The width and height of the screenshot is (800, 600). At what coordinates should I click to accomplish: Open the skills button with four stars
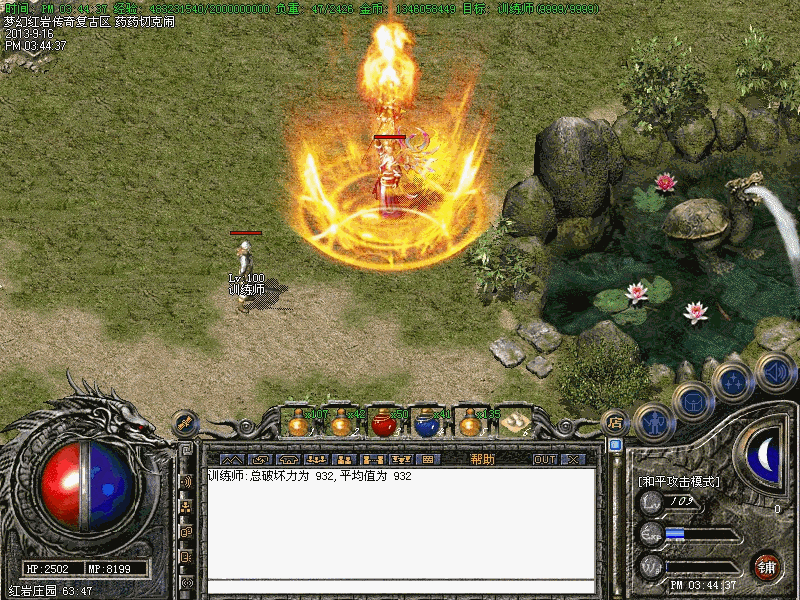click(733, 381)
